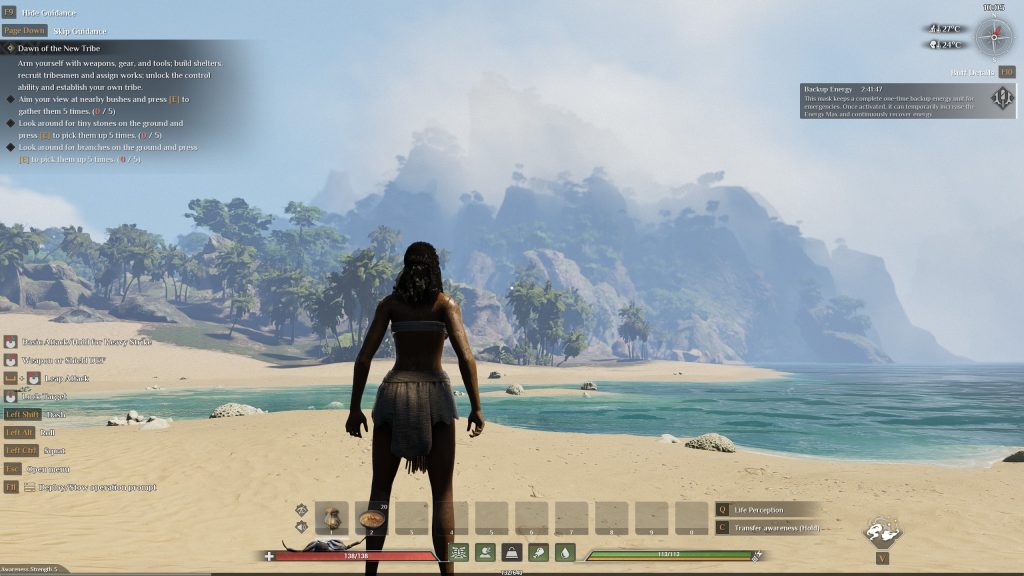Click the white mask icon above V

pos(882,531)
